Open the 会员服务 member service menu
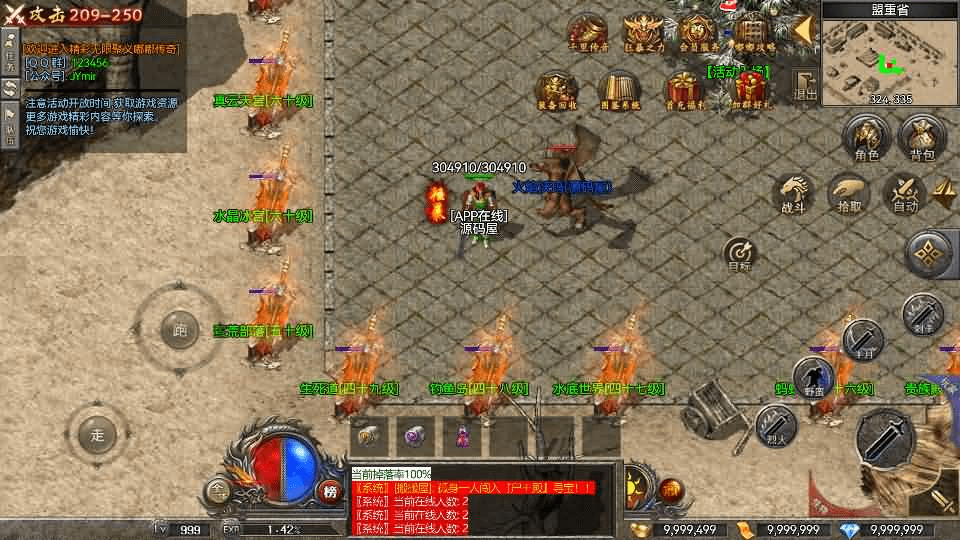Image resolution: width=960 pixels, height=540 pixels. 699,33
